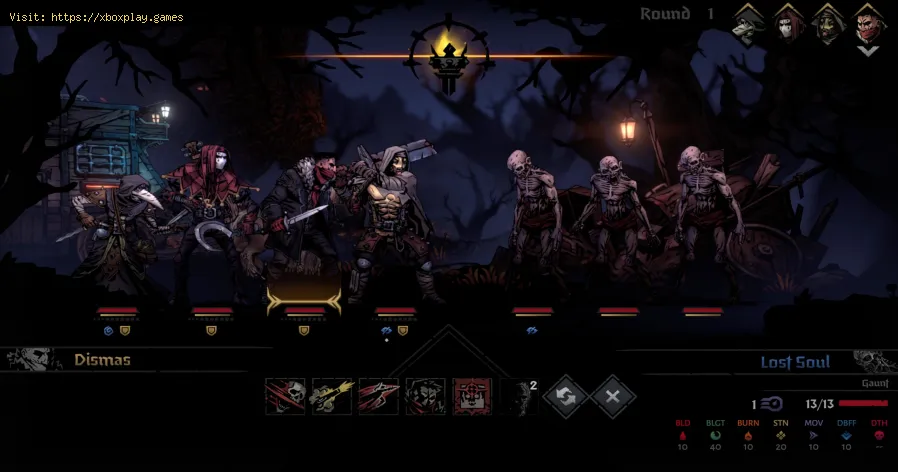Select the Plague Doctor turn-order portrait

click(750, 21)
